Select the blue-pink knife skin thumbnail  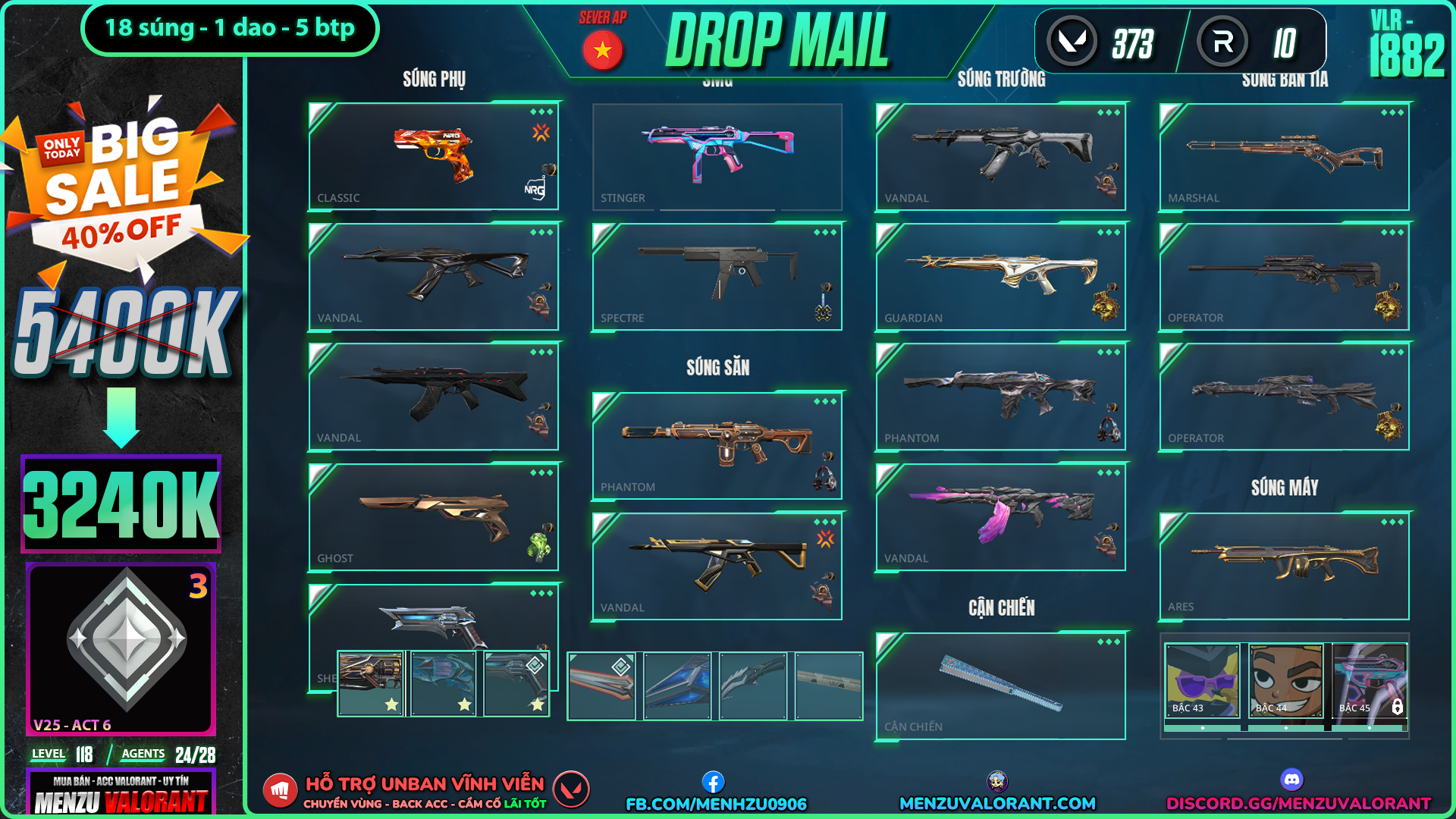[x=677, y=686]
